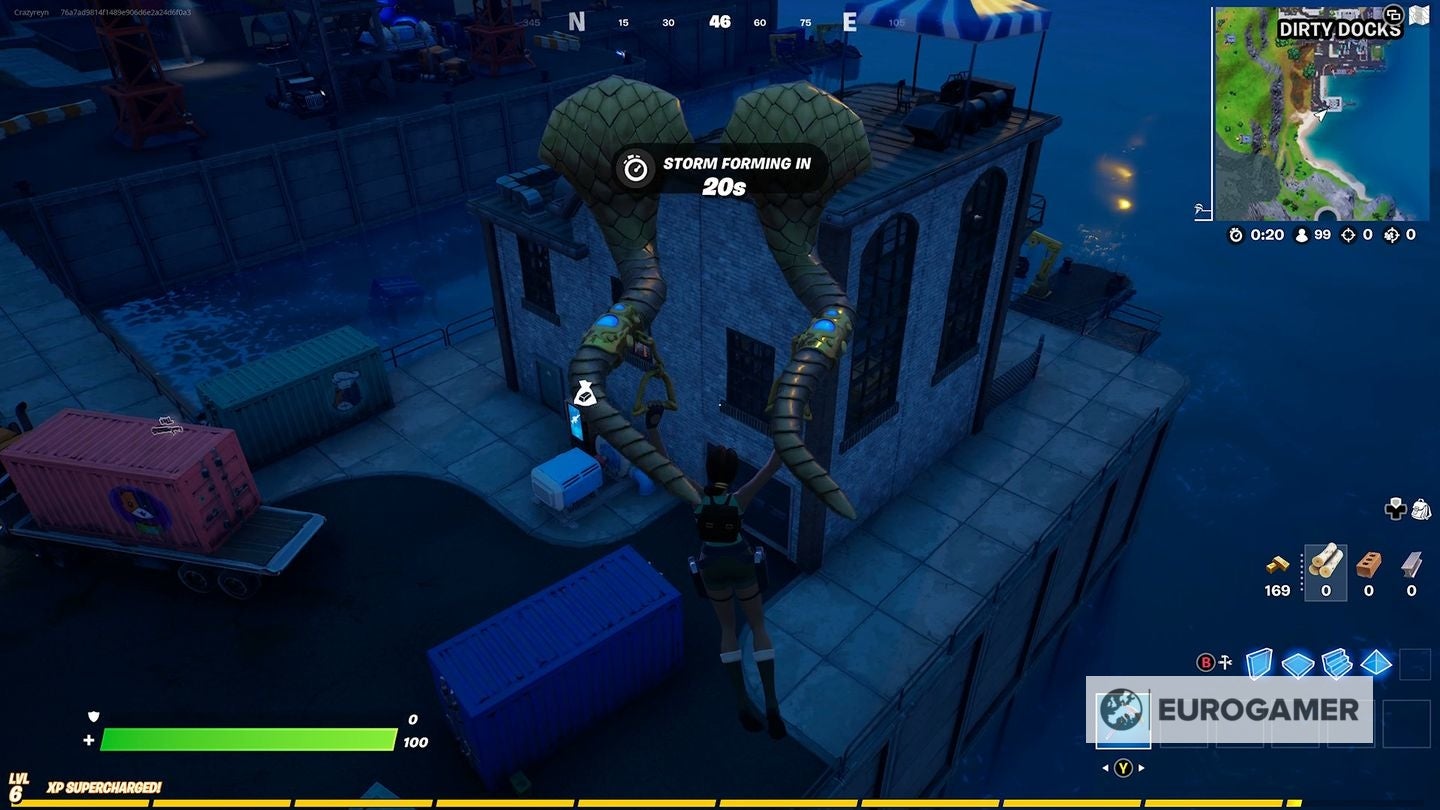Image resolution: width=1440 pixels, height=810 pixels.
Task: Click the storm timer stopwatch icon
Action: pyautogui.click(x=1236, y=234)
